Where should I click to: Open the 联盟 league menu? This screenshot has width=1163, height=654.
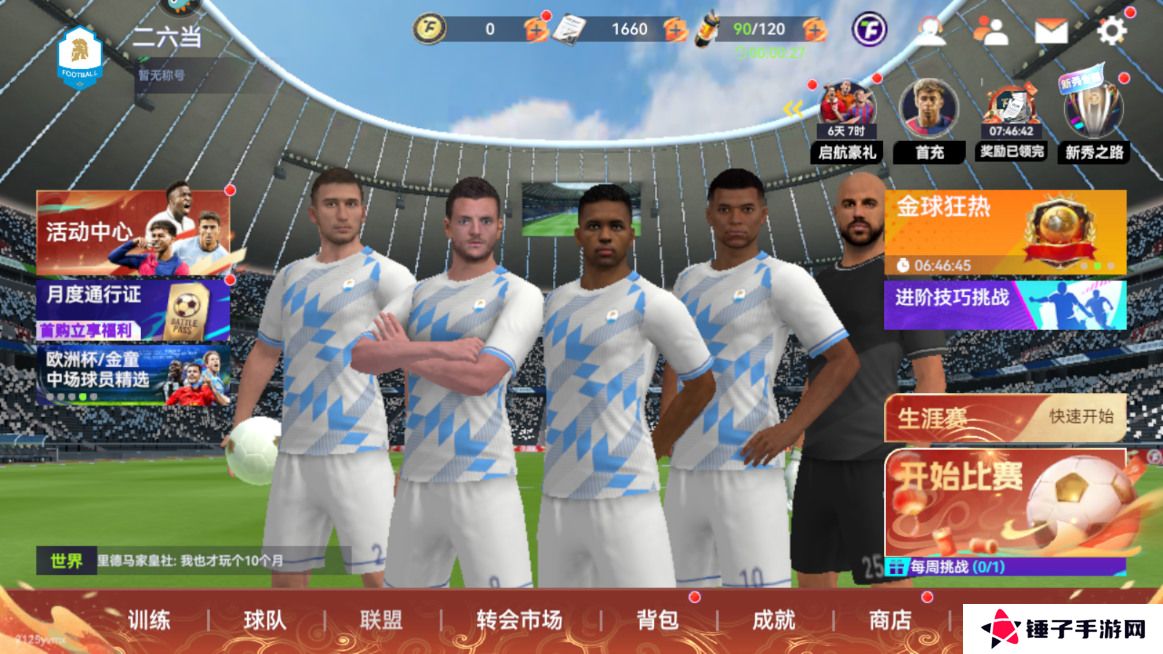pos(381,620)
